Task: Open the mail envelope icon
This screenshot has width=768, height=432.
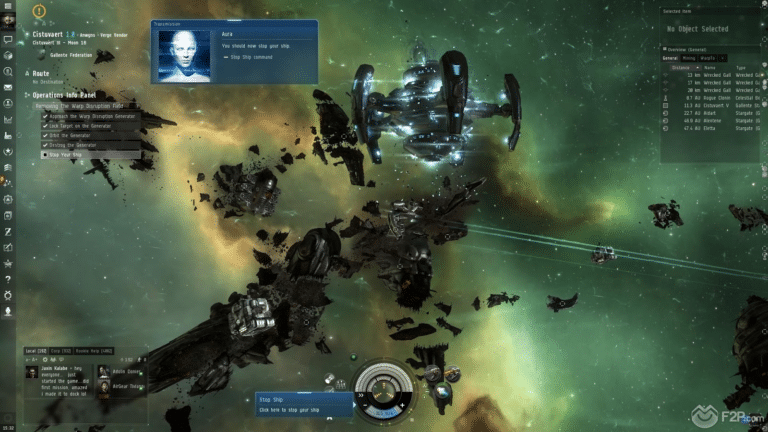Action: (x=8, y=87)
